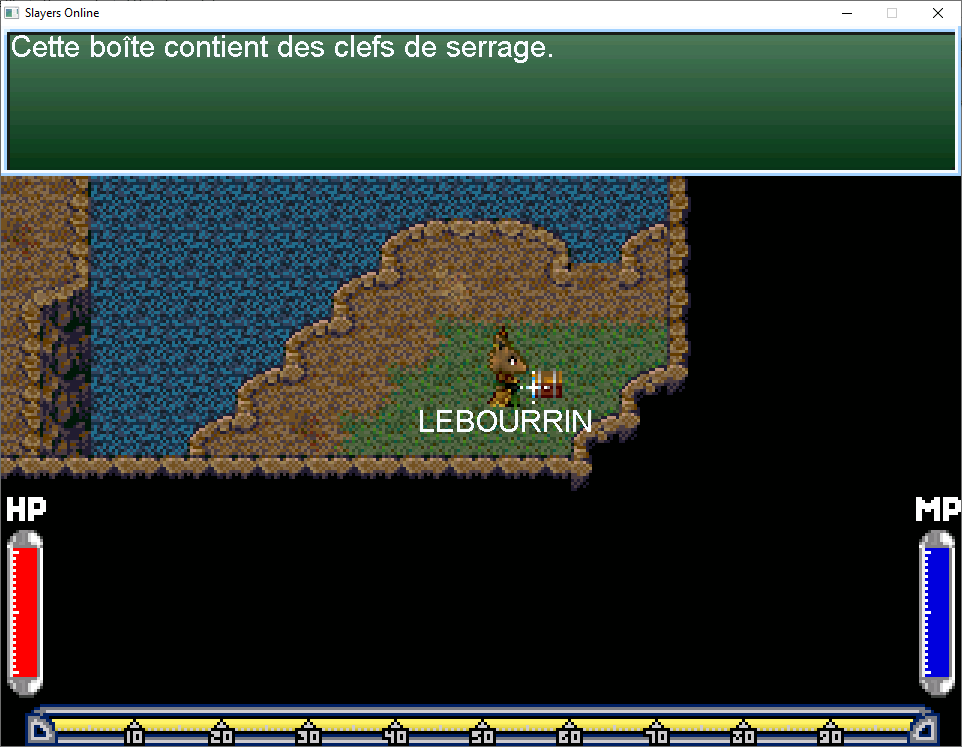Dismiss the wrench box dialogue message
This screenshot has width=962, height=747.
481,102
